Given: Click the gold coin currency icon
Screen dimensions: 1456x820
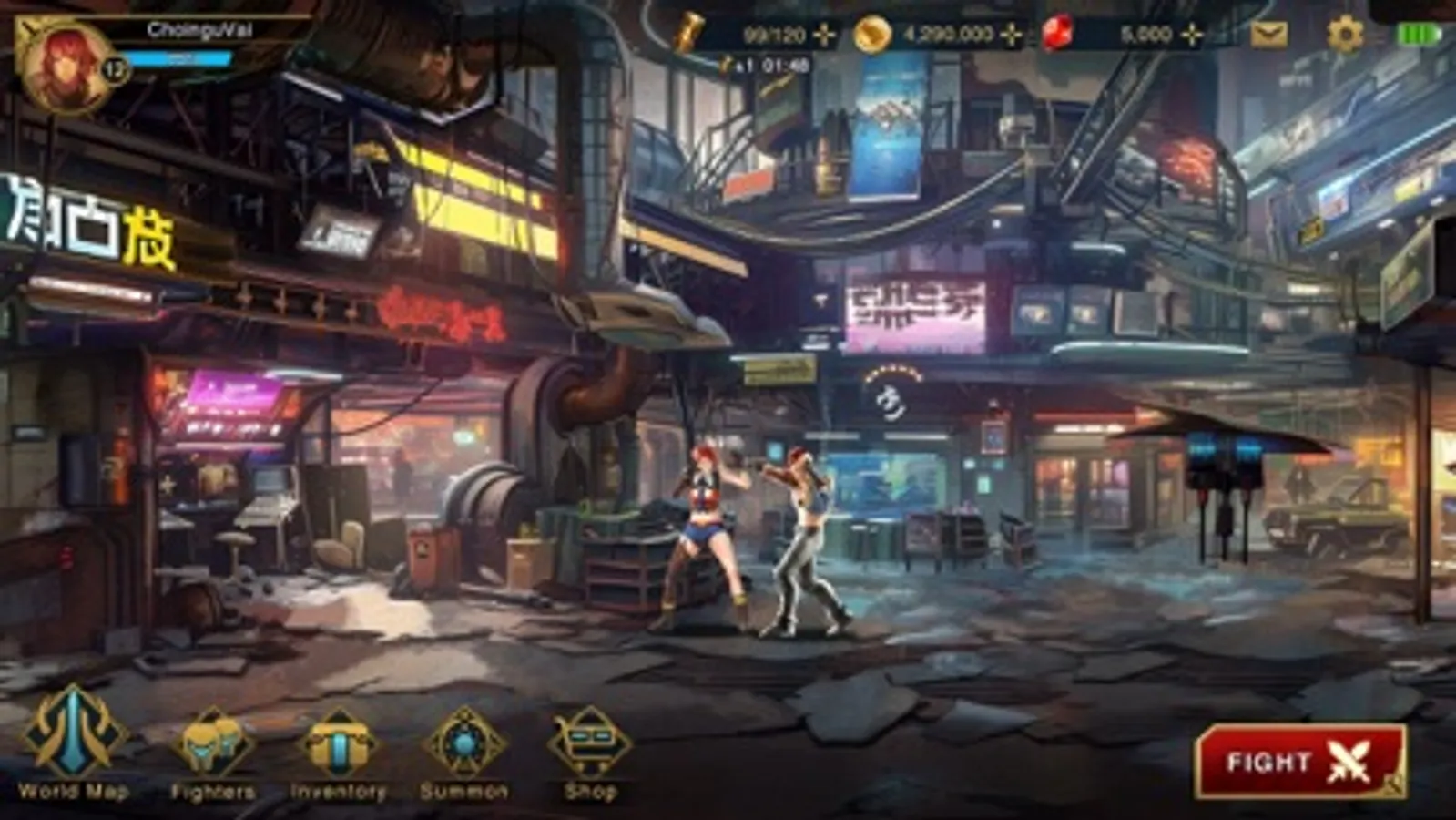Looking at the screenshot, I should point(871,35).
